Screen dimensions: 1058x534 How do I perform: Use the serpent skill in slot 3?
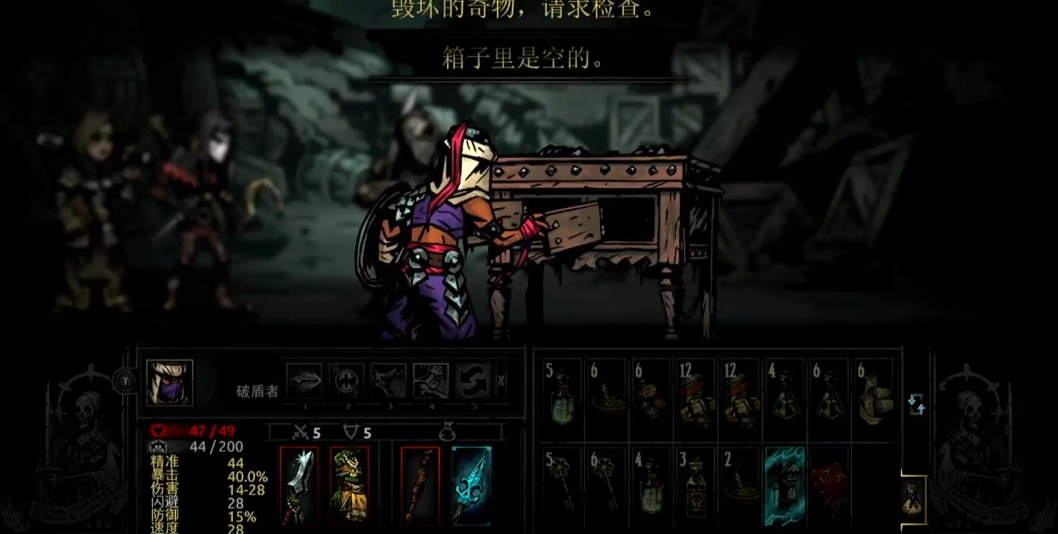tap(389, 381)
